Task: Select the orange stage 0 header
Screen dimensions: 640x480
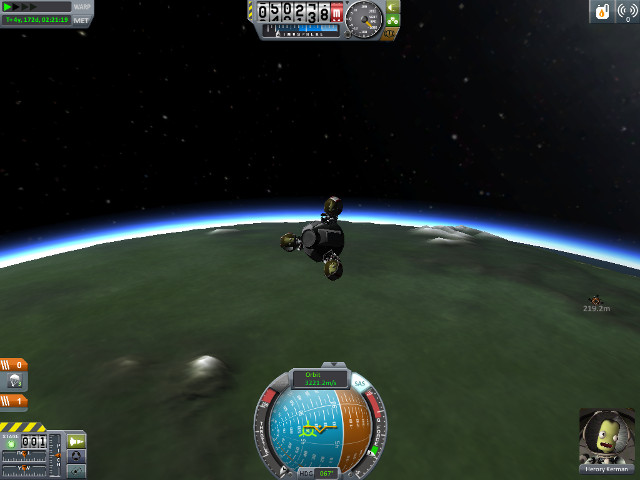Action: pyautogui.click(x=14, y=365)
